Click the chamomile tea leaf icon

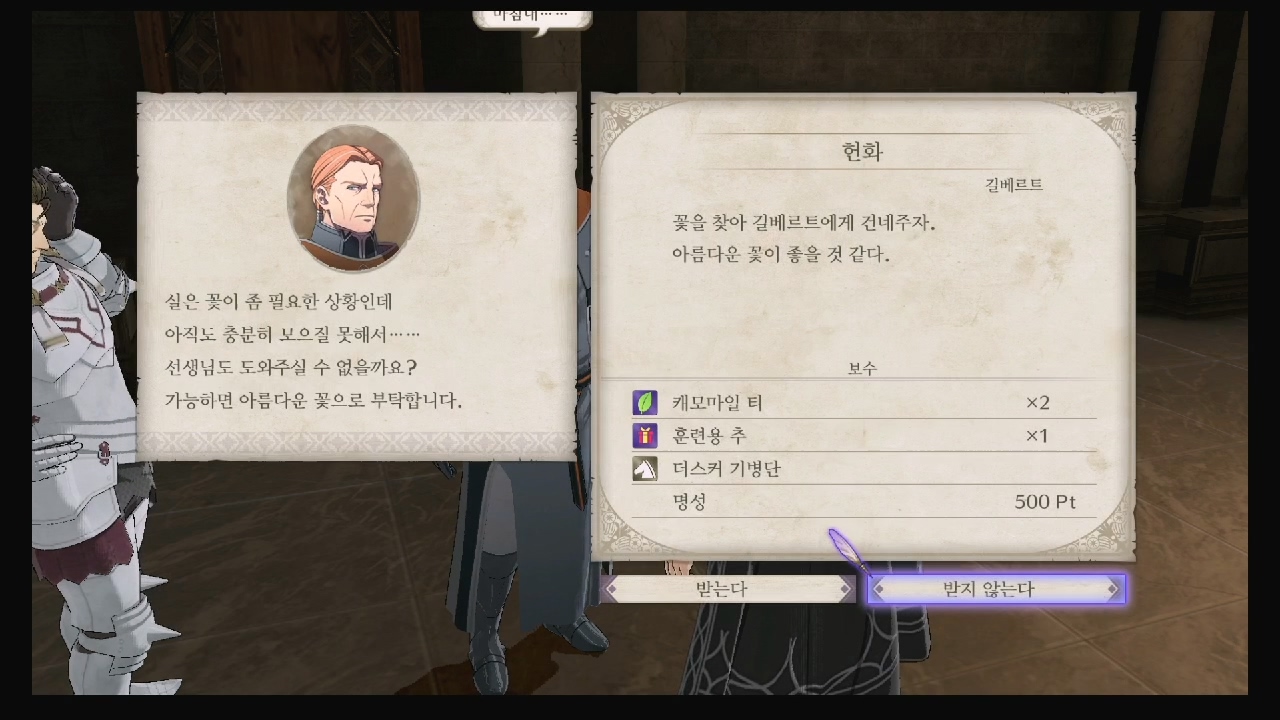tap(645, 402)
